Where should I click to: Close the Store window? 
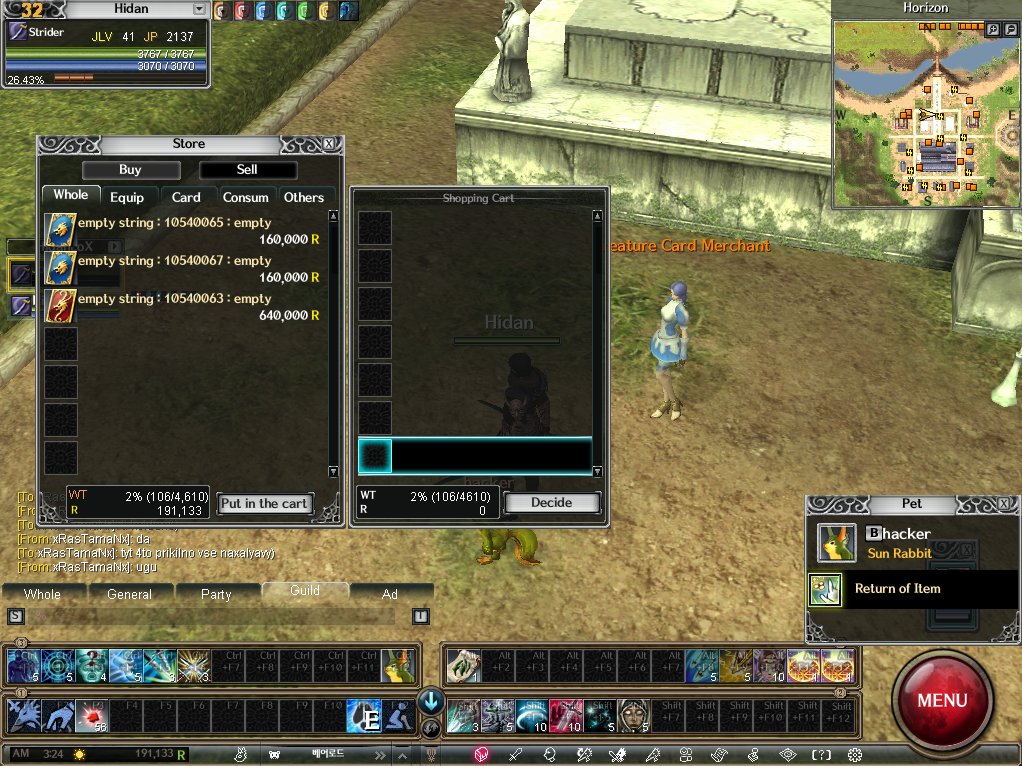329,144
